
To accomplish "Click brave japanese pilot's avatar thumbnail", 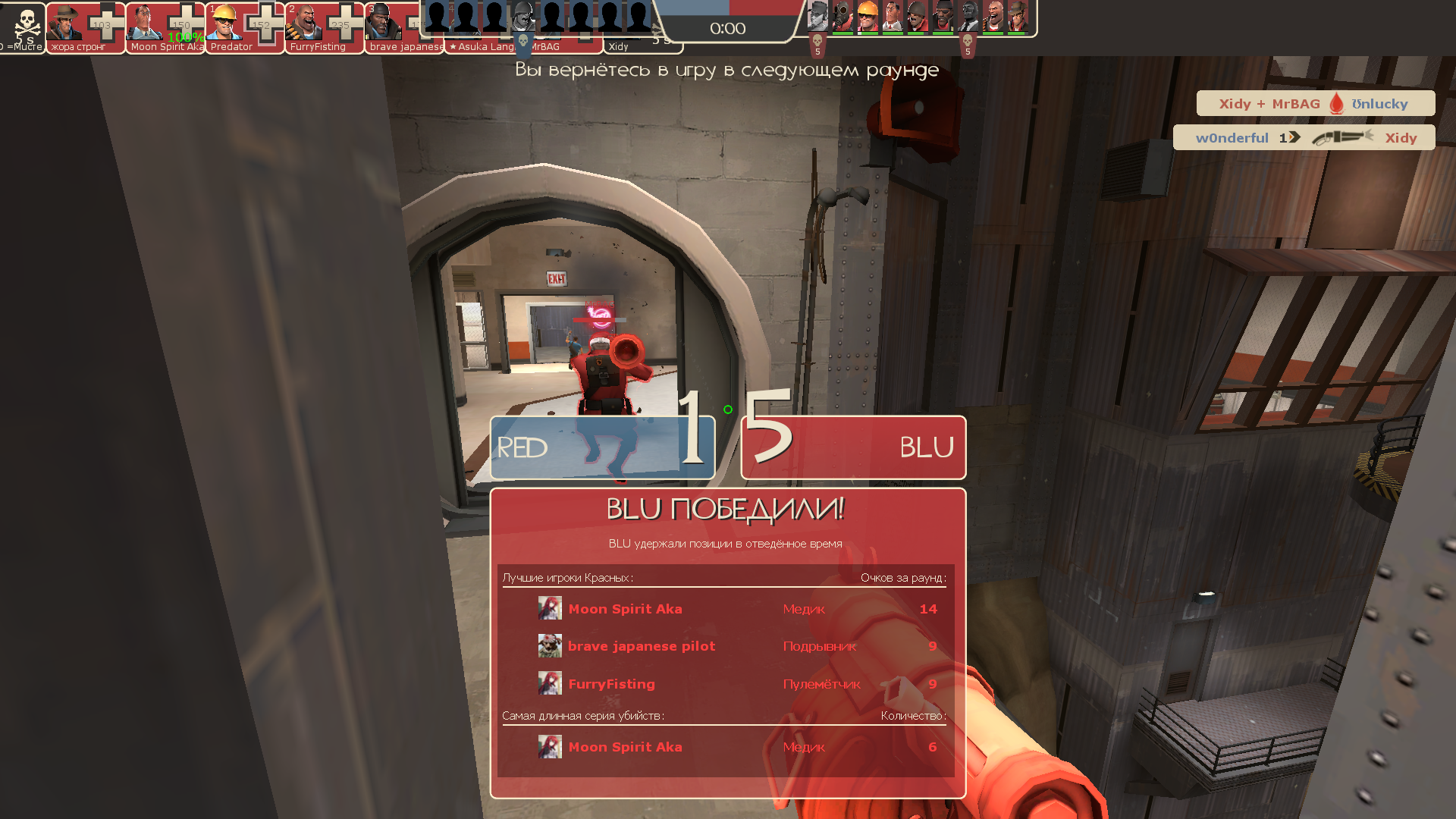I will (550, 646).
